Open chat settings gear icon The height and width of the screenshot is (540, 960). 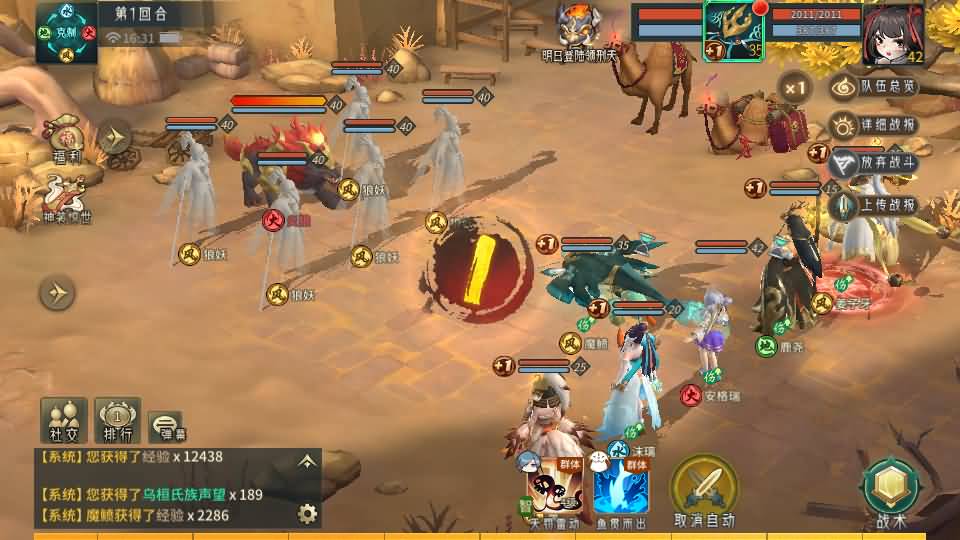pyautogui.click(x=307, y=514)
